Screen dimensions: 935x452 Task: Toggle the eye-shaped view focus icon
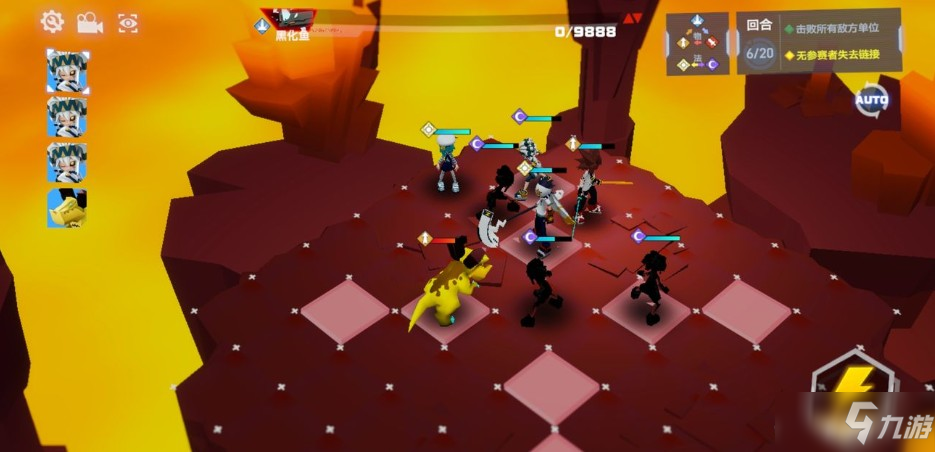point(128,22)
